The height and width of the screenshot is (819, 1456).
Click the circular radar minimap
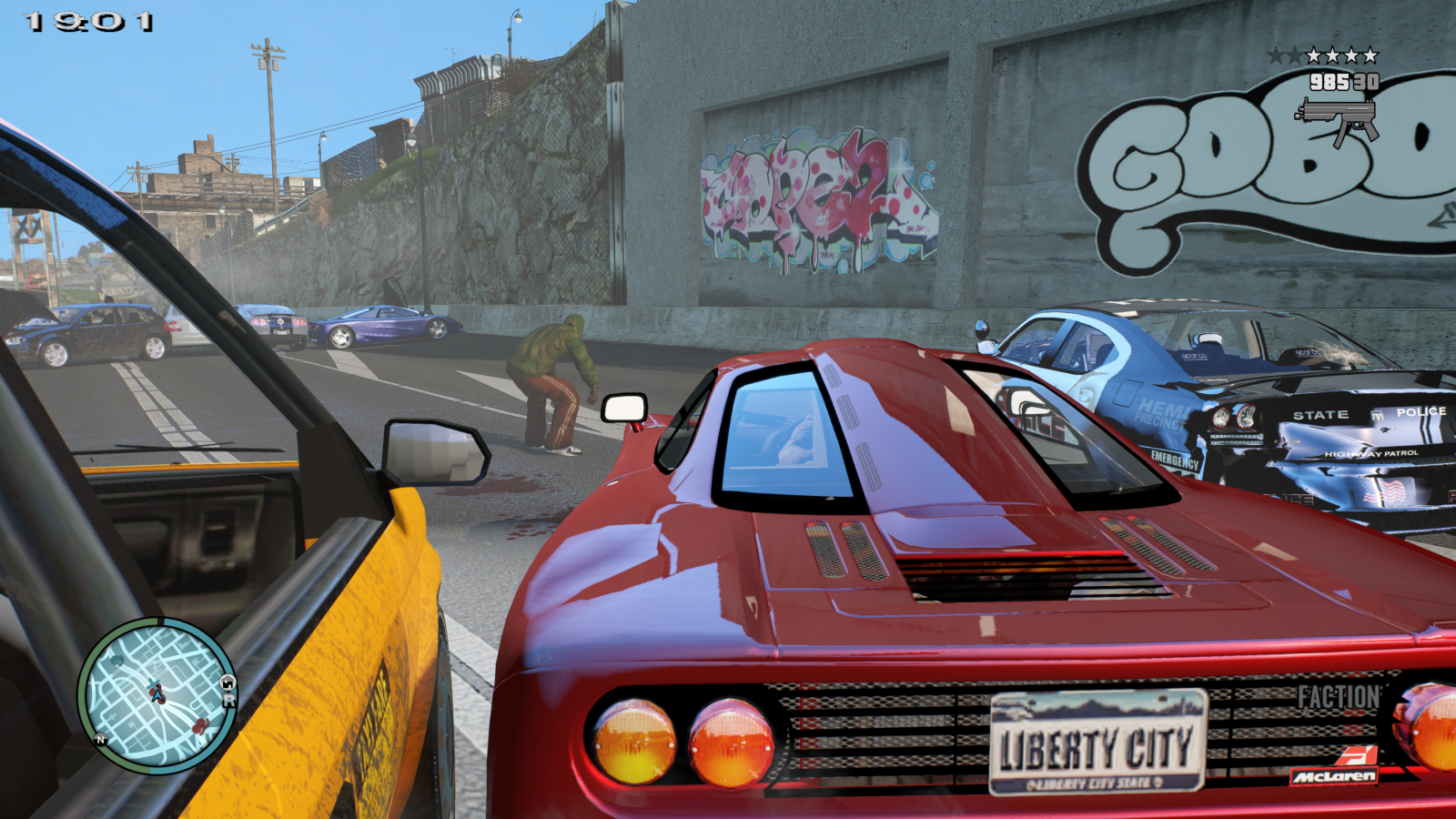[157, 696]
